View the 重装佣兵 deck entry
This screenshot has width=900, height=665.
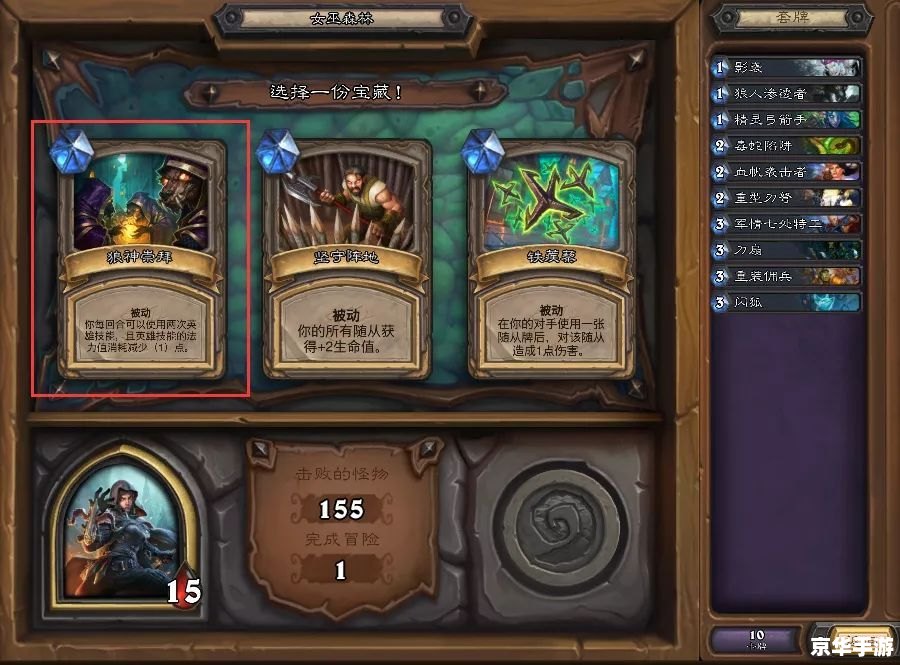tap(785, 276)
